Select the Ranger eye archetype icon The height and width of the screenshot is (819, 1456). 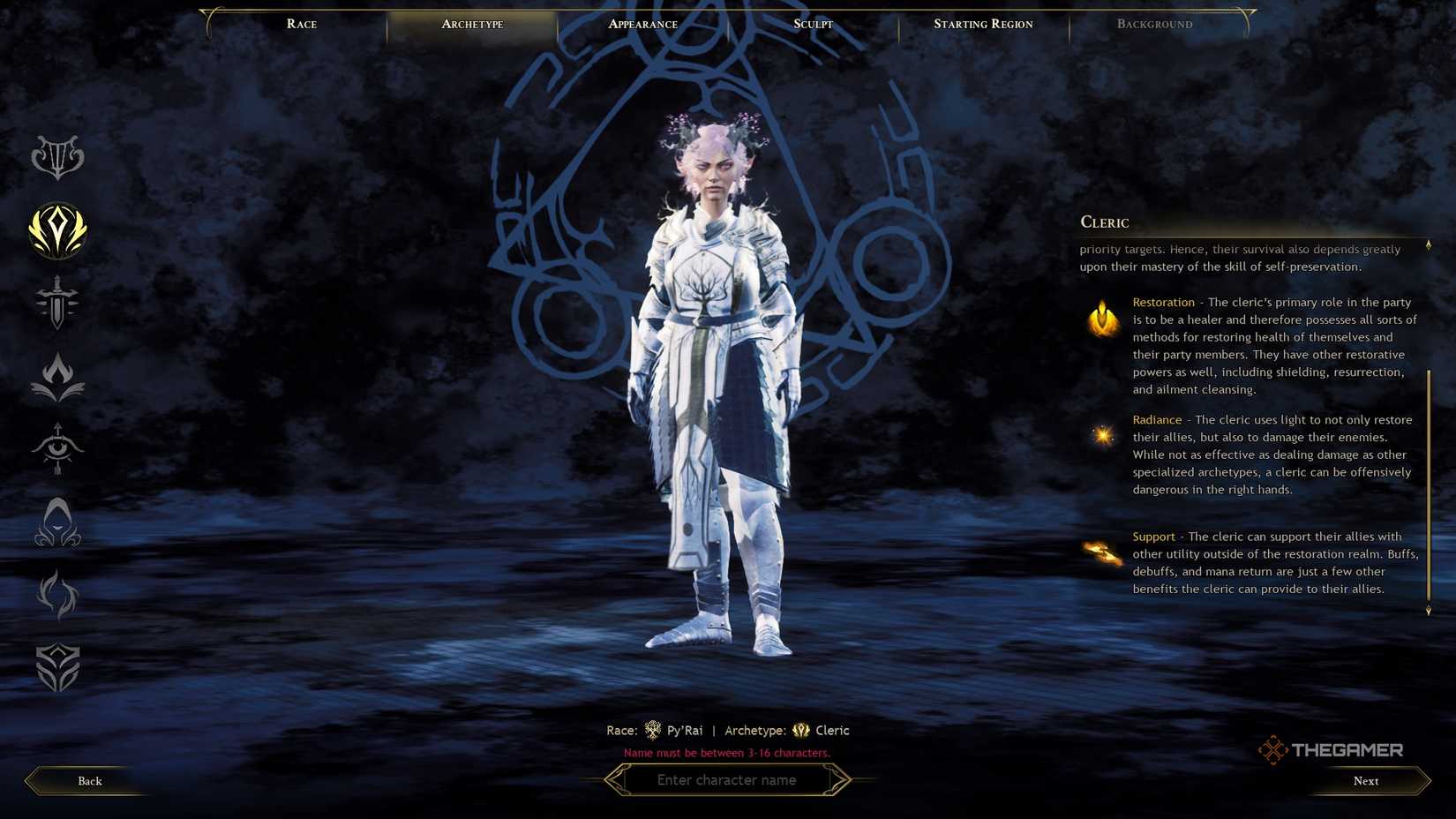[x=57, y=450]
